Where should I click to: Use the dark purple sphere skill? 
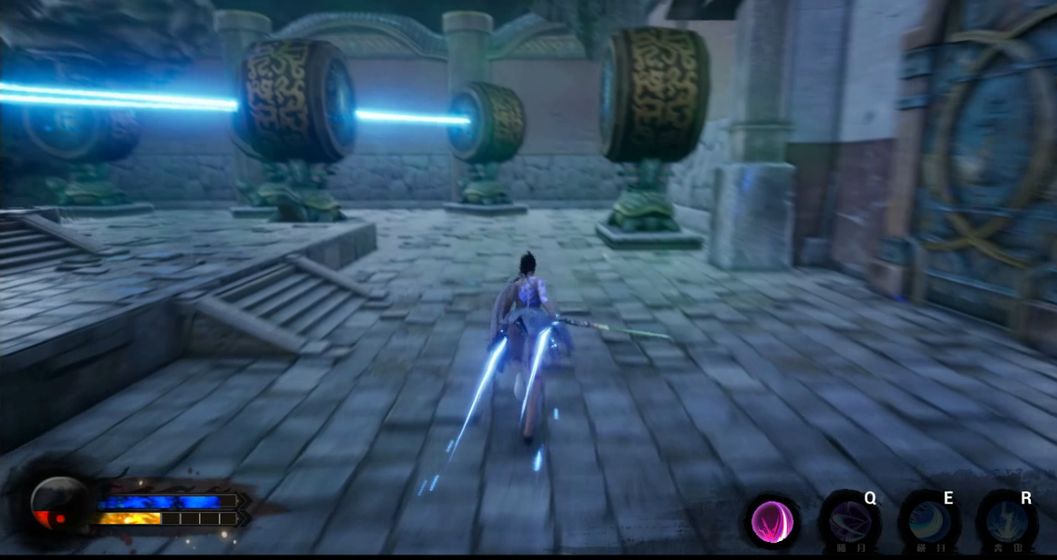click(848, 521)
